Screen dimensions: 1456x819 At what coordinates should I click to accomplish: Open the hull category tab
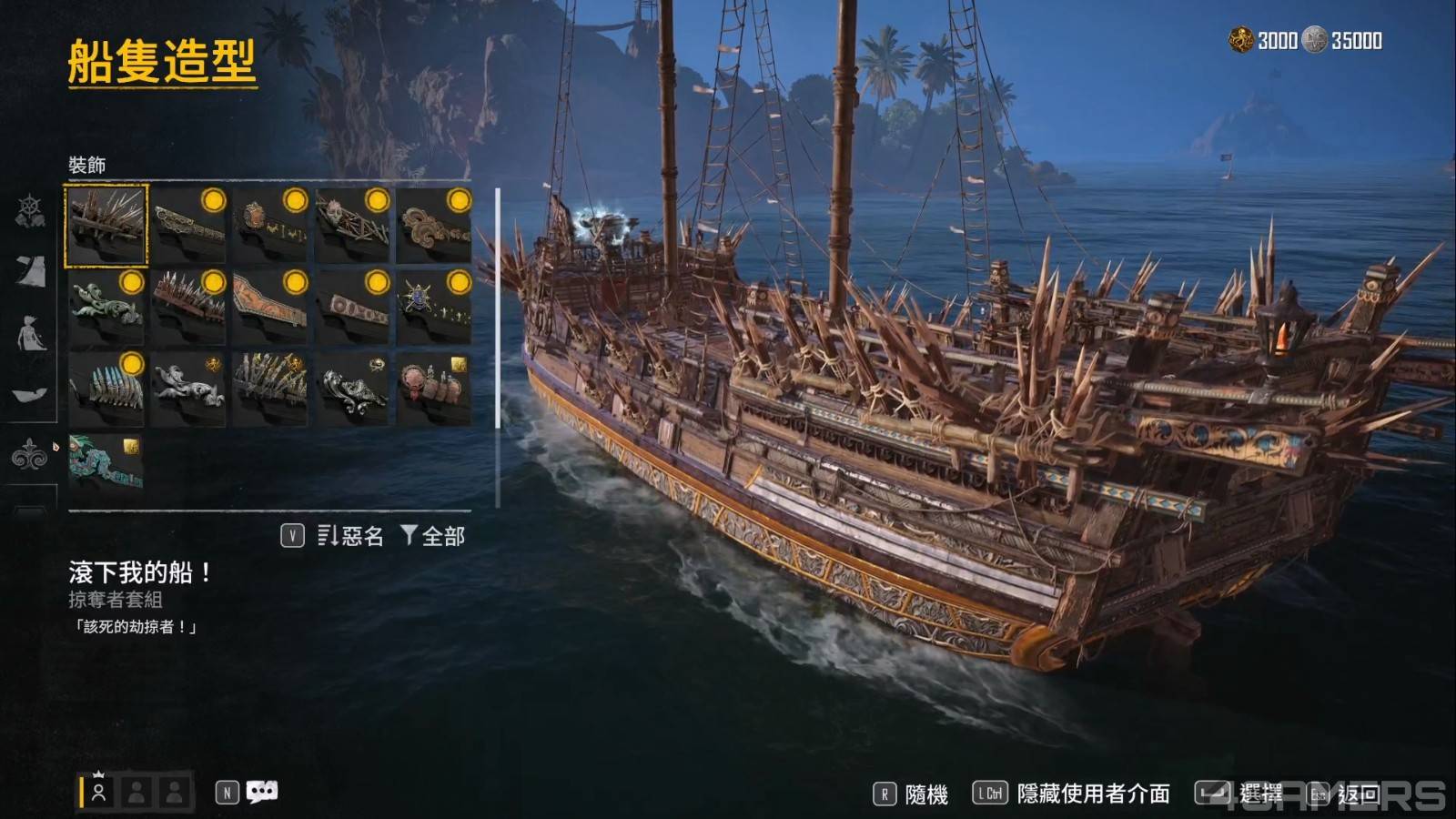point(30,395)
